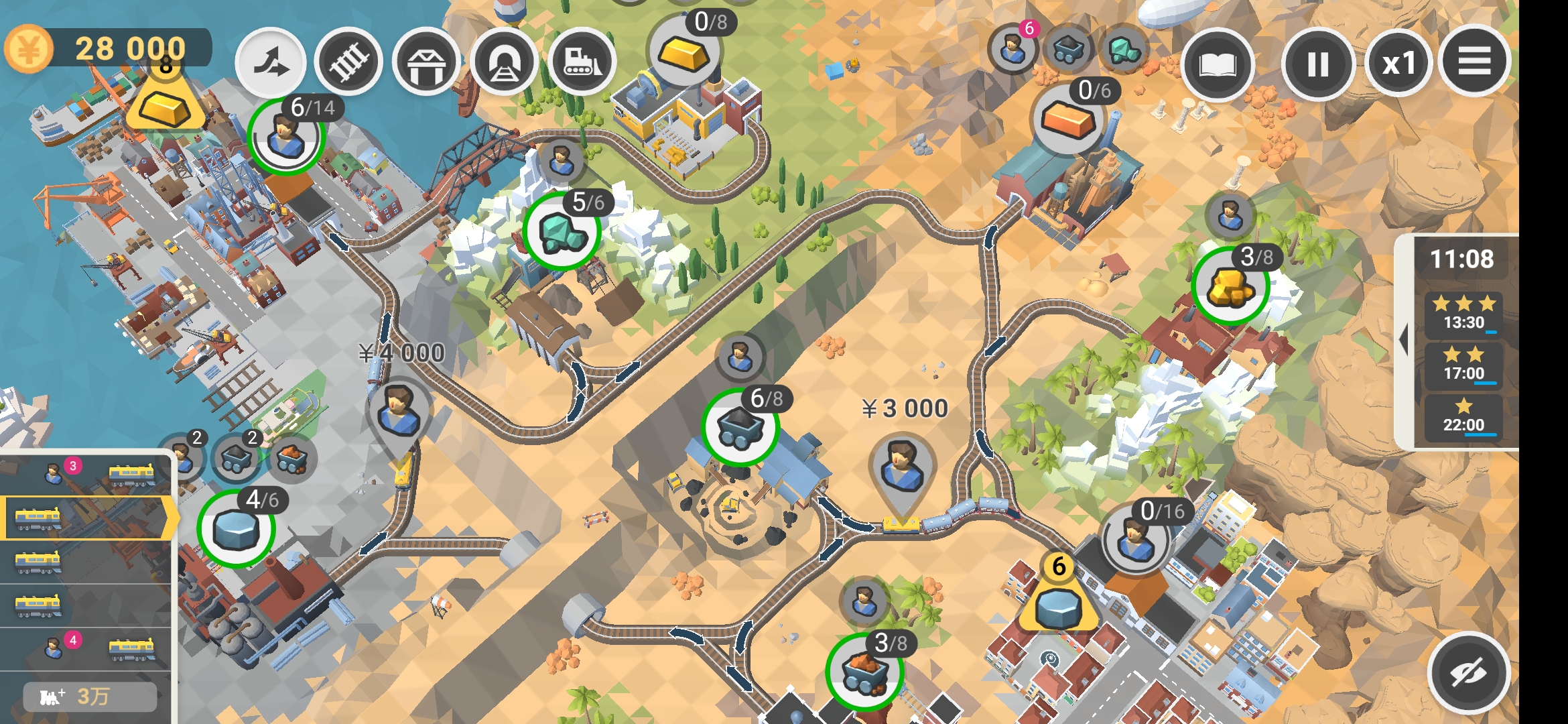Activate the bulldozer demolish tool
The width and height of the screenshot is (1568, 724).
coord(582,63)
